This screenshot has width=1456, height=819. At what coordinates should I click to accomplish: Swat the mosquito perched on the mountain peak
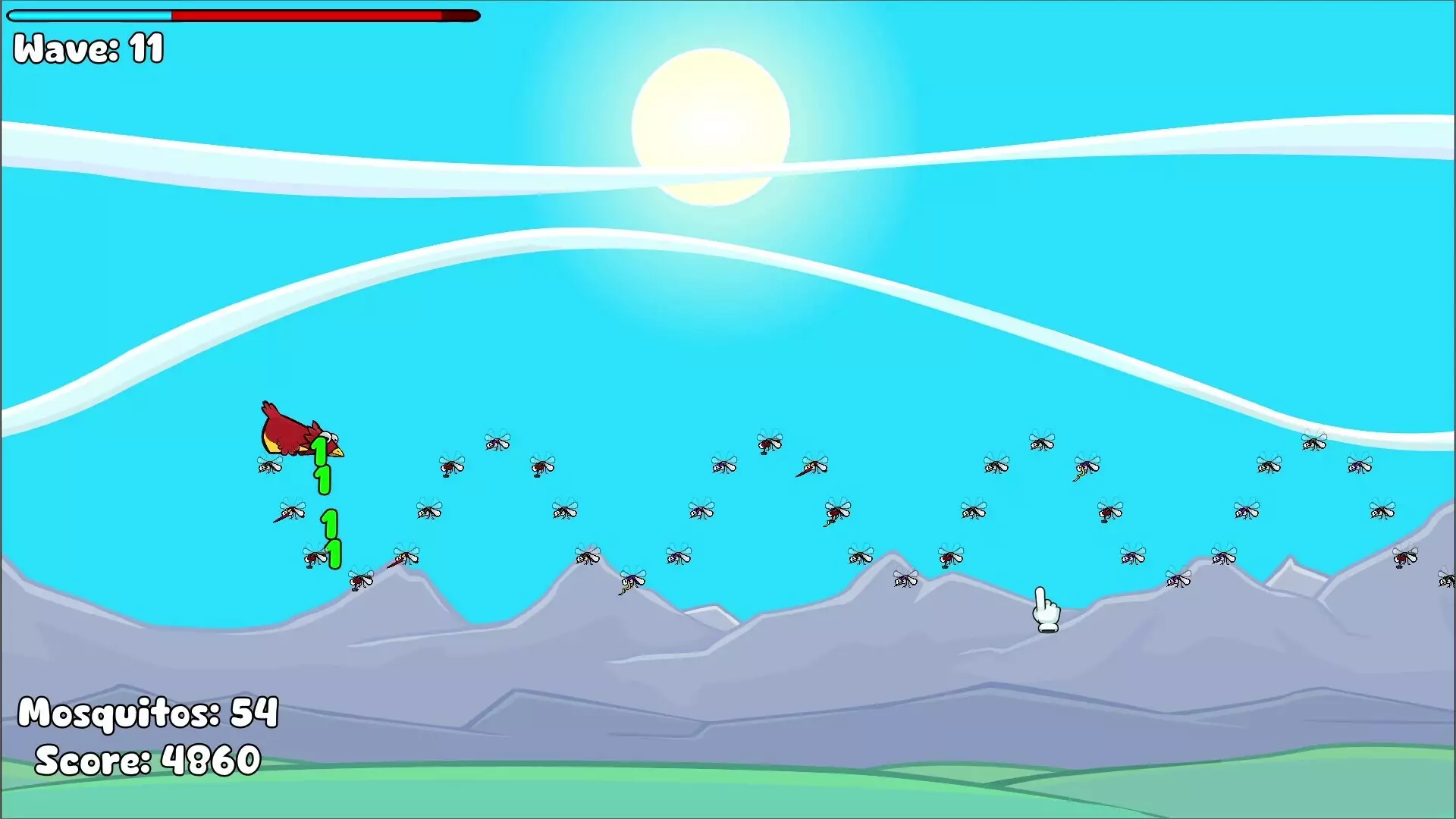588,558
